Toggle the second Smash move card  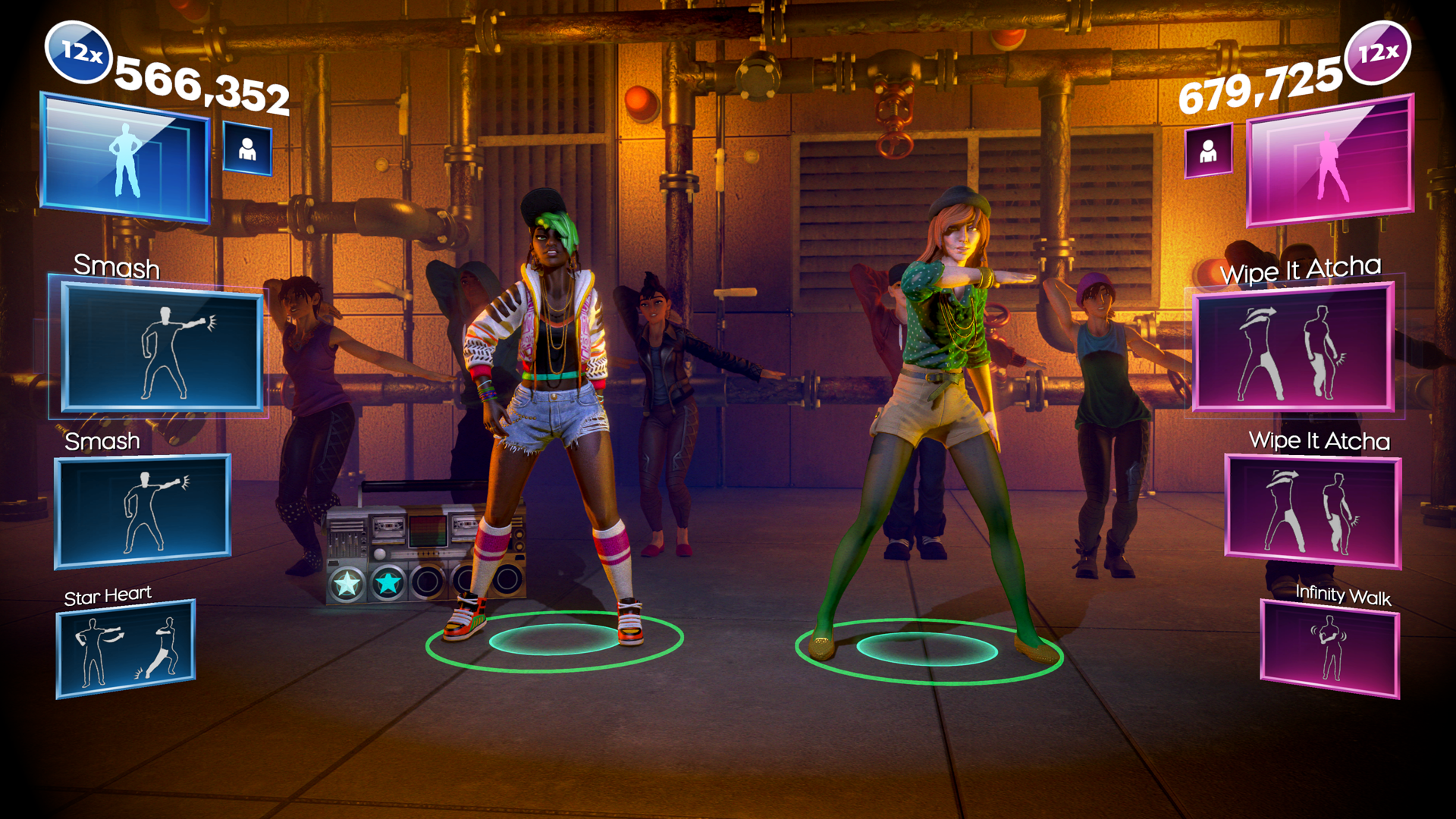pyautogui.click(x=143, y=512)
